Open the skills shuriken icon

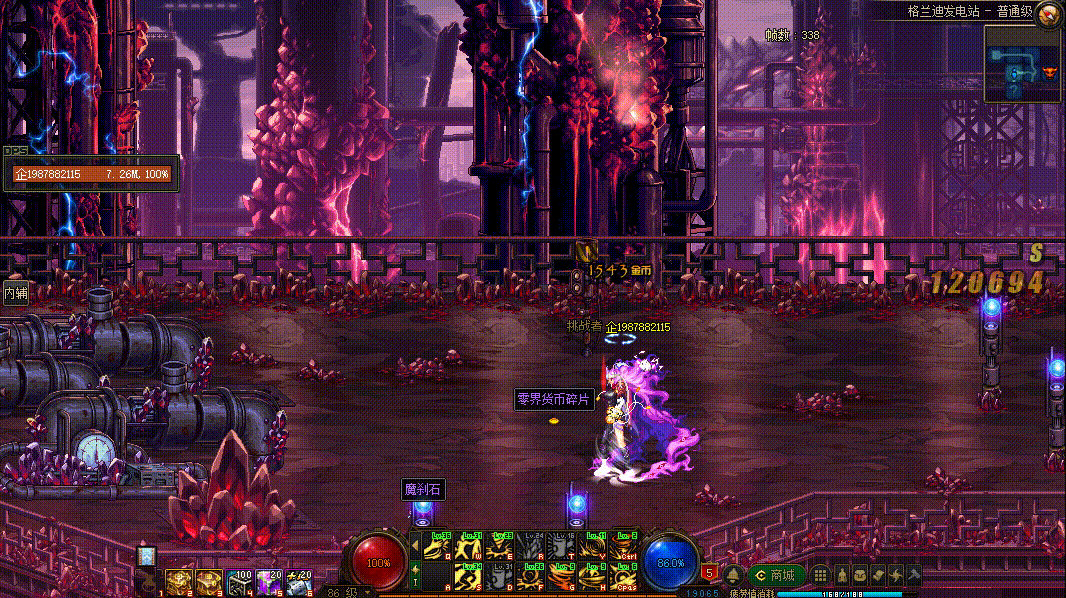pyautogui.click(x=896, y=575)
